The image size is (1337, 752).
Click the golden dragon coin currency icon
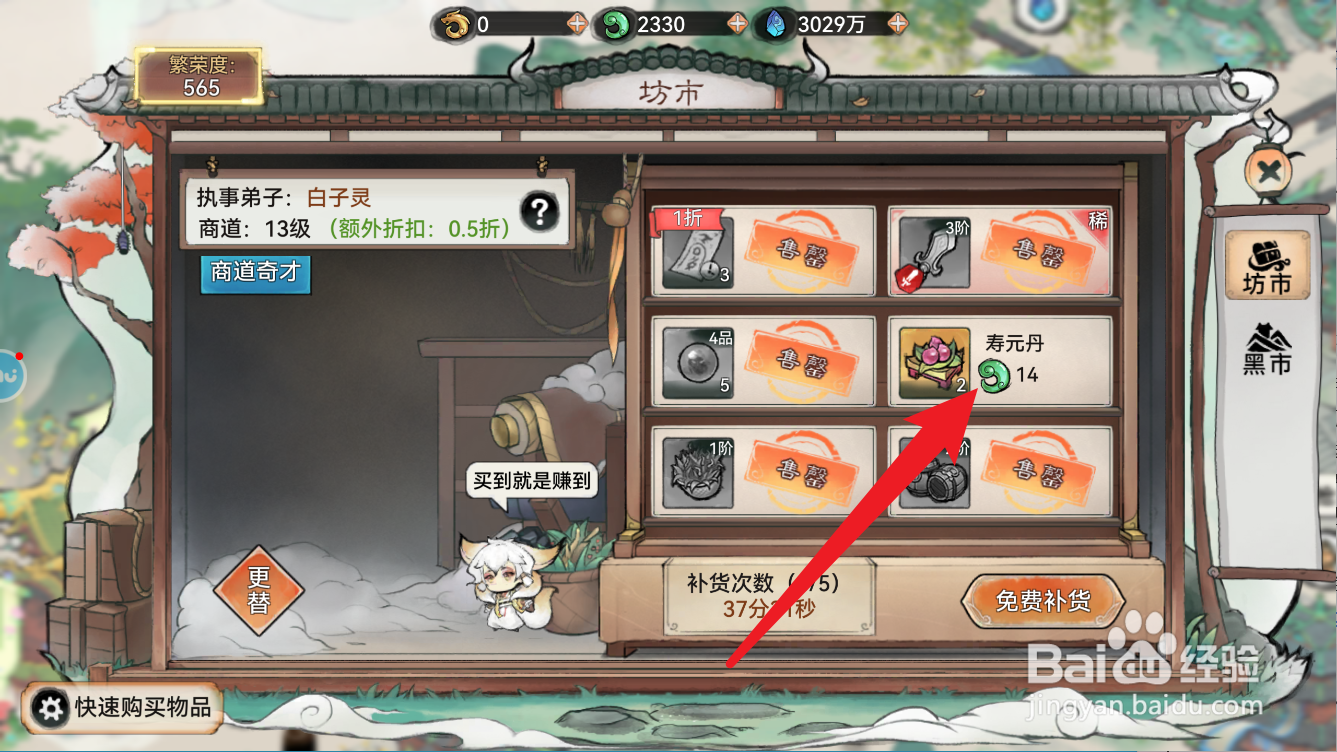[x=456, y=24]
